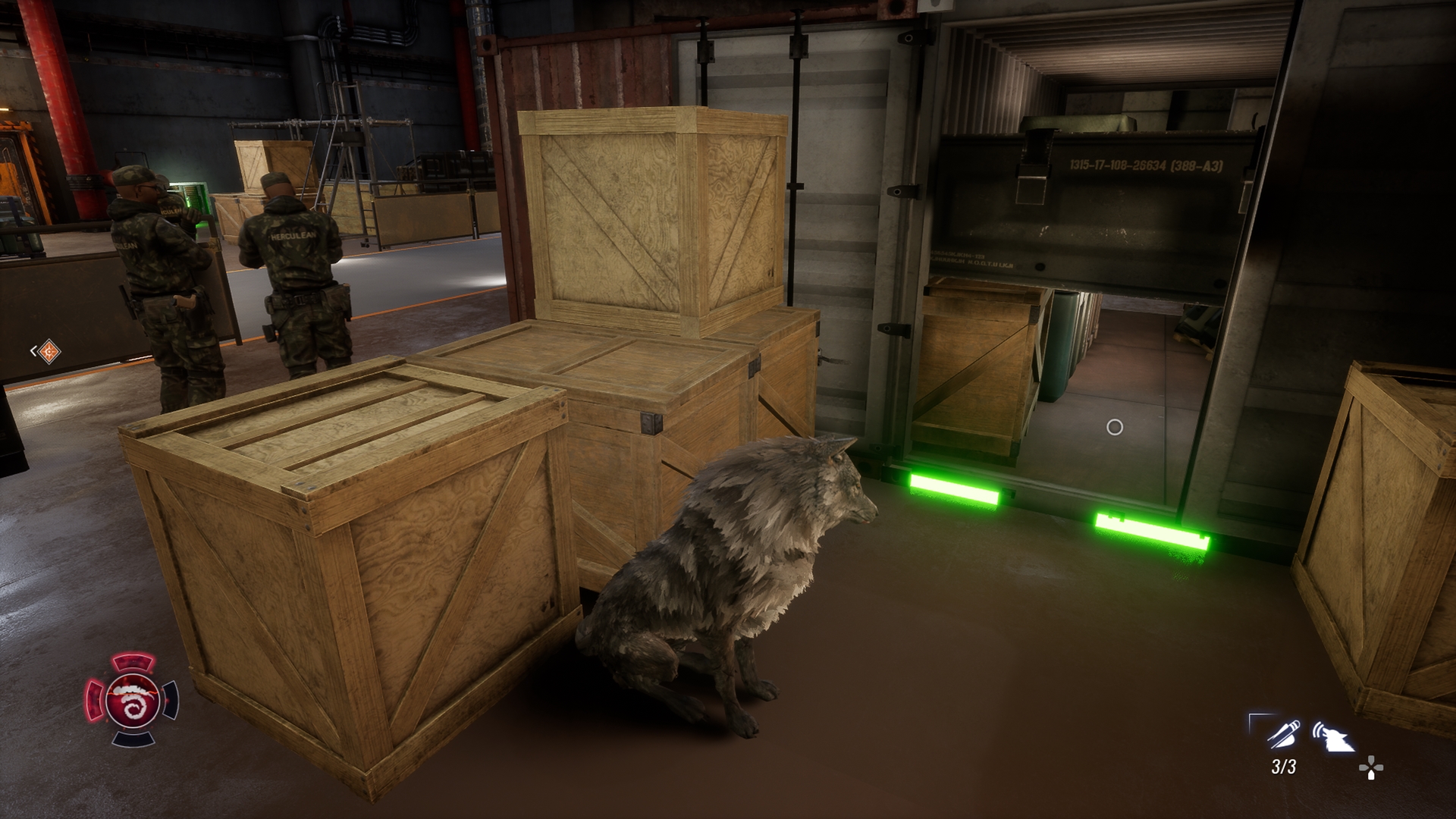The width and height of the screenshot is (1456, 819).
Task: Select the orange diamond objective marker
Action: tap(49, 351)
